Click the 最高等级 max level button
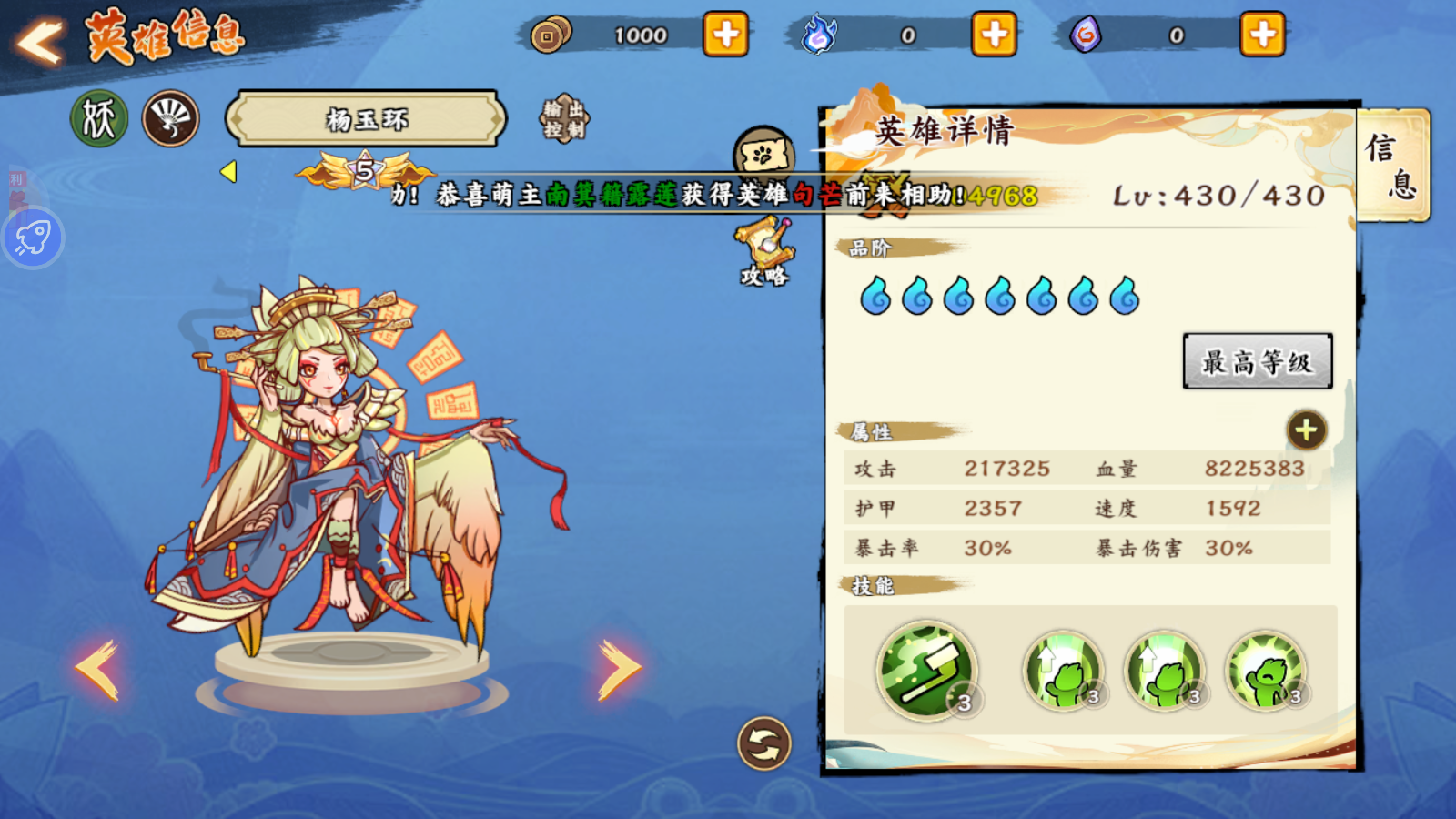The height and width of the screenshot is (819, 1456). click(1257, 361)
